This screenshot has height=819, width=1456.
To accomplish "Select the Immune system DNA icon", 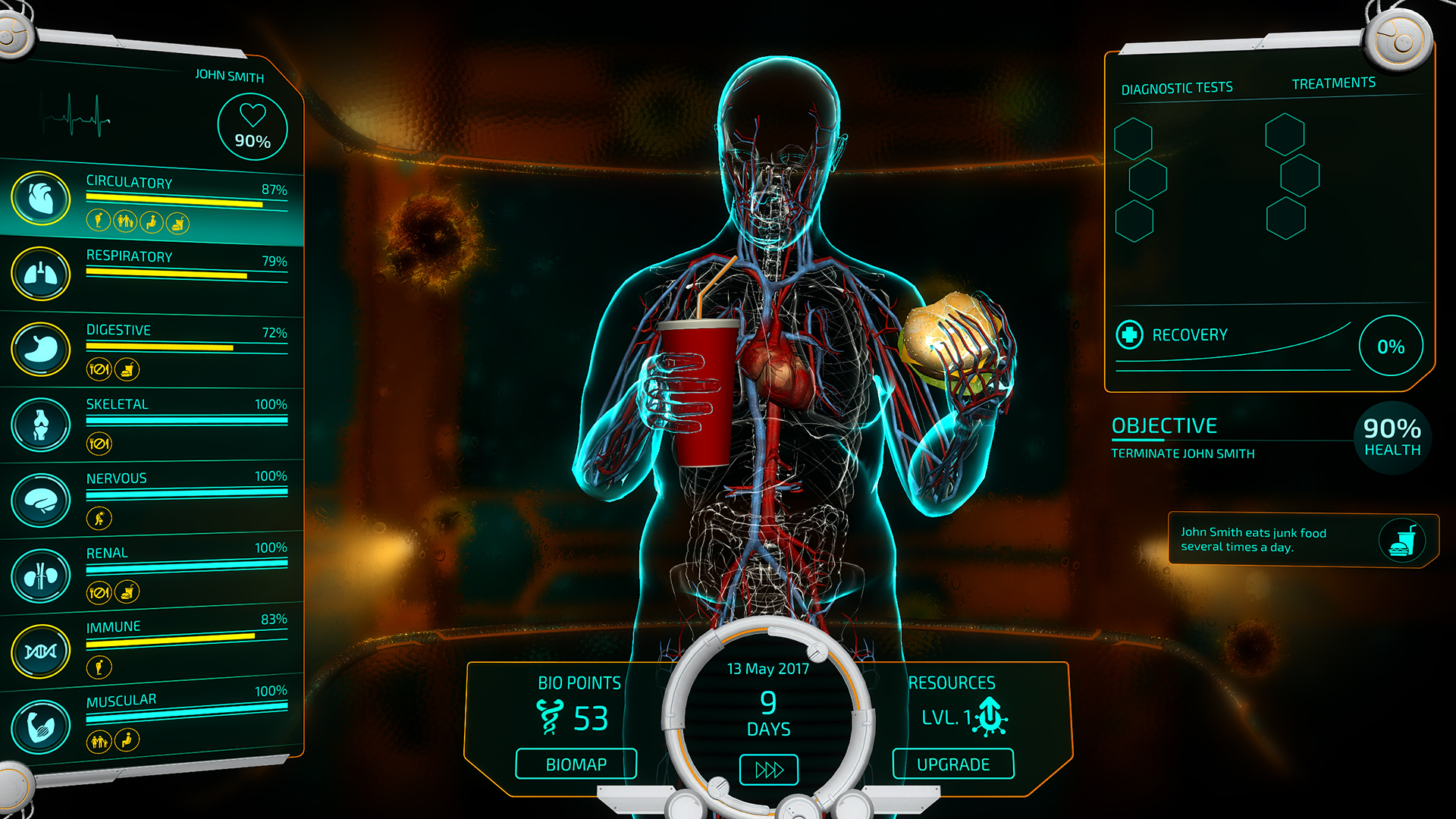I will pos(42,648).
